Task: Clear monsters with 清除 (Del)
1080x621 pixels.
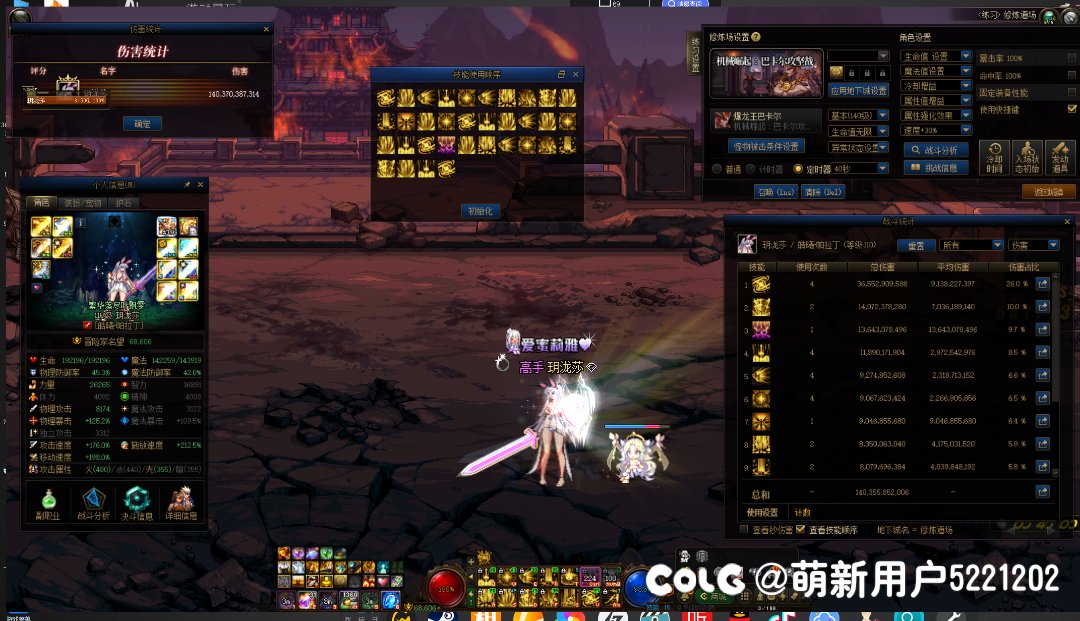Action: 823,191
